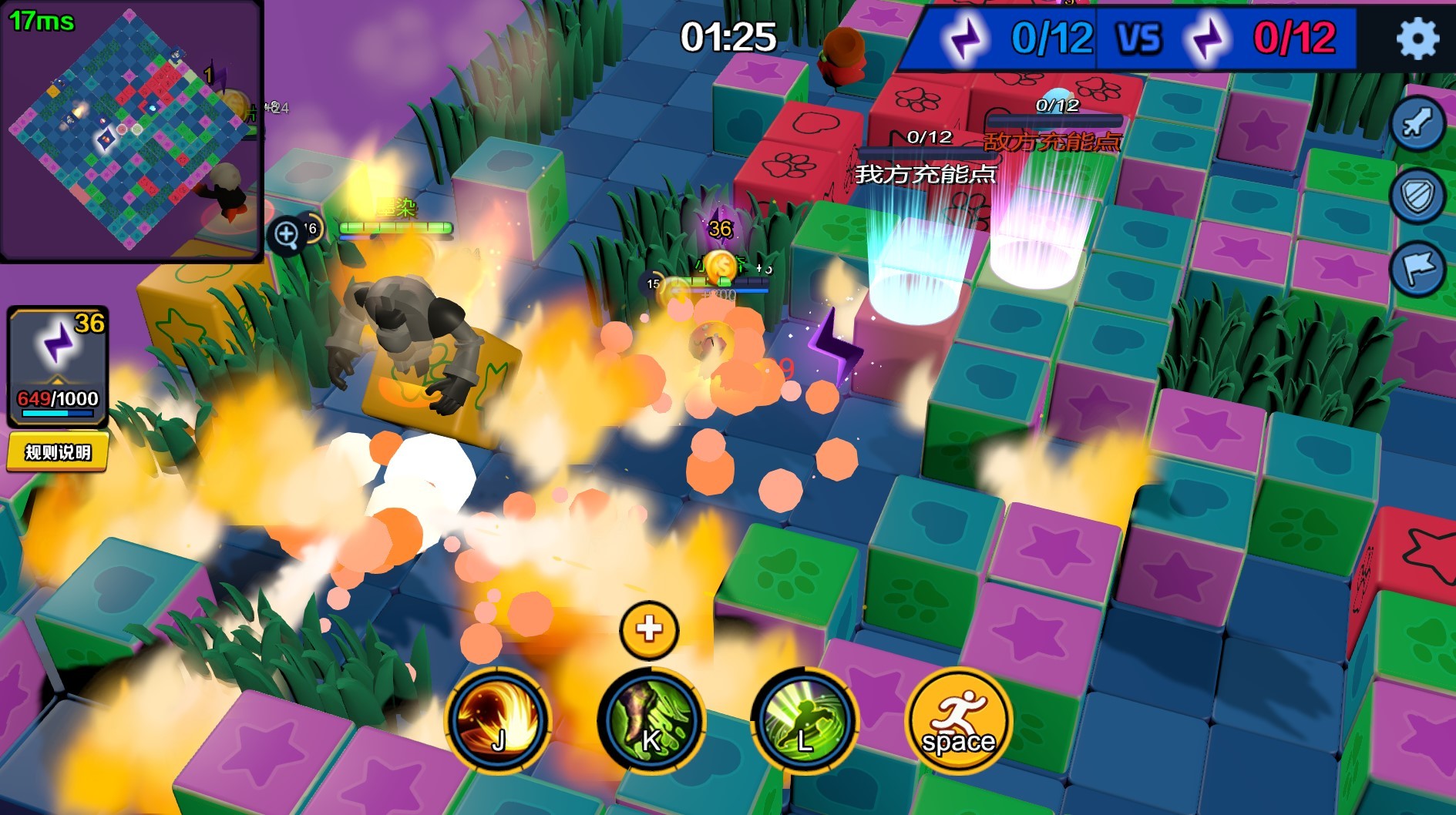1456x815 pixels.
Task: Enable the plus skill upgrade above the K skill
Action: [647, 629]
